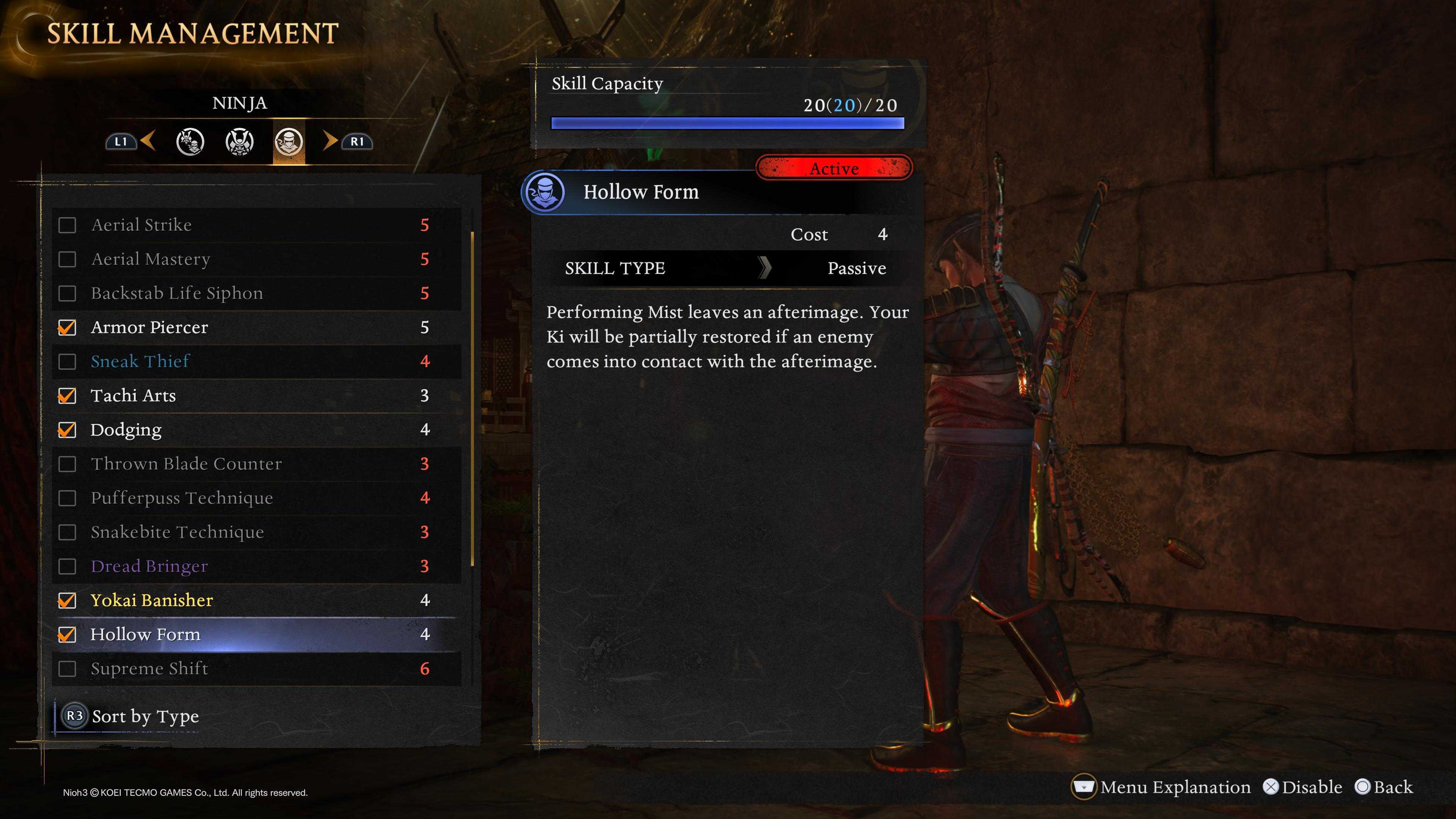Select the Snakebite Technique row
This screenshot has height=819, width=1456.
(177, 532)
